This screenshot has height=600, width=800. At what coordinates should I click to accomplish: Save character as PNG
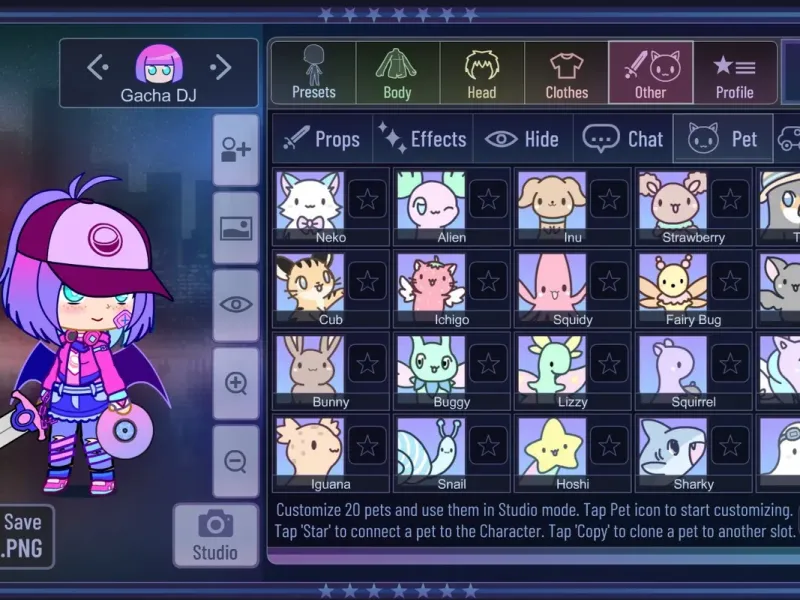click(x=23, y=535)
